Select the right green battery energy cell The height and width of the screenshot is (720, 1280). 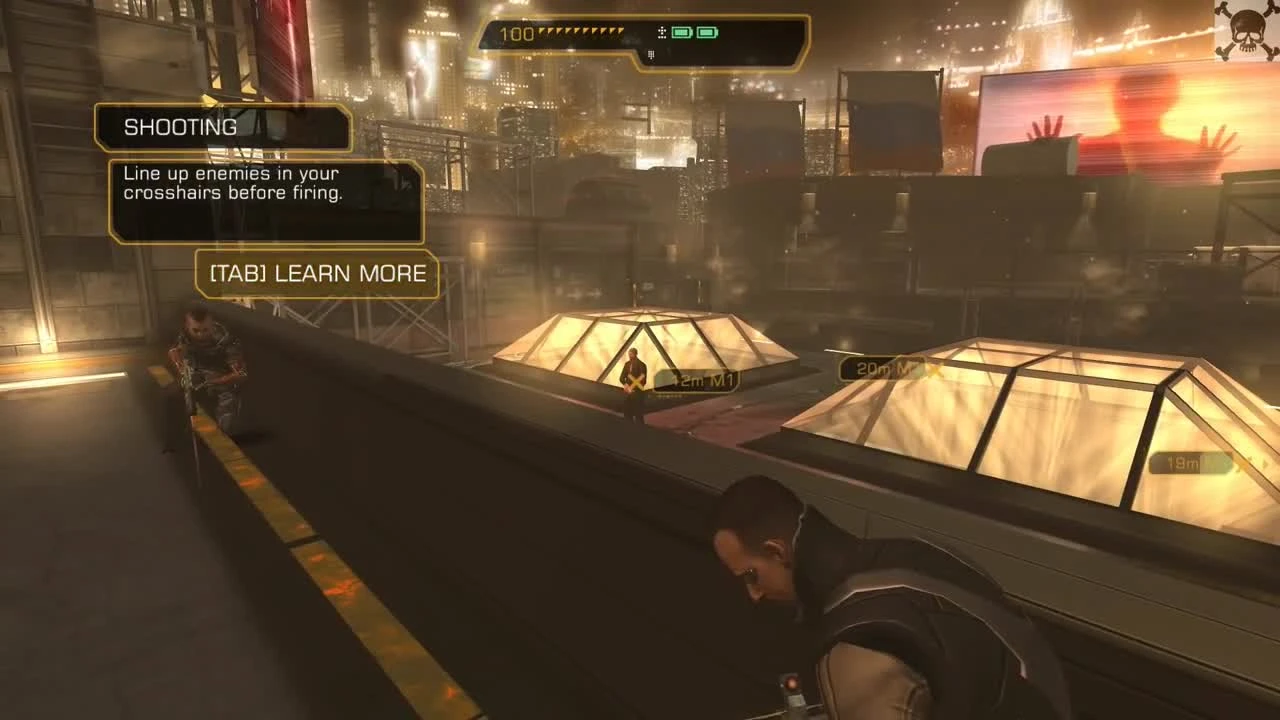pos(708,33)
